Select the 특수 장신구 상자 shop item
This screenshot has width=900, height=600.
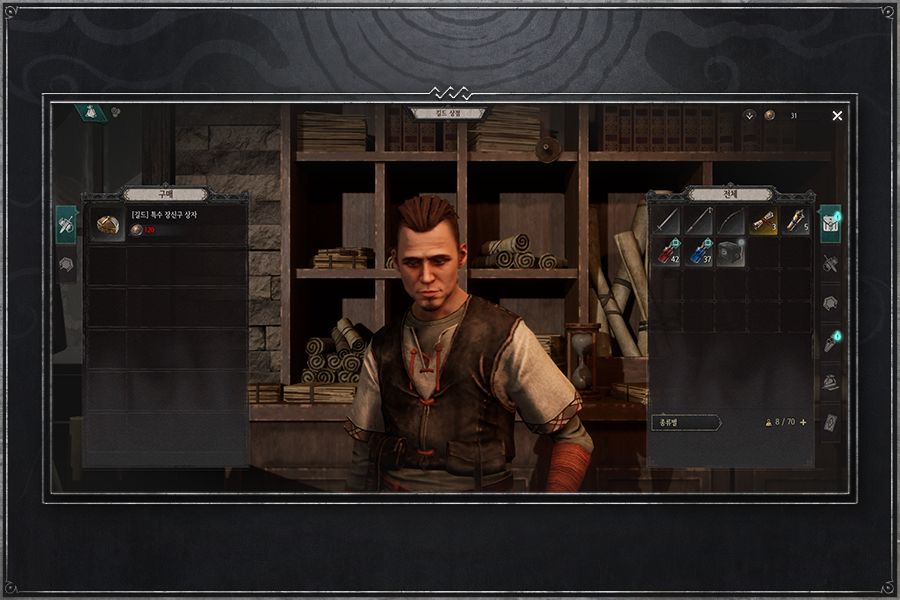tap(165, 224)
